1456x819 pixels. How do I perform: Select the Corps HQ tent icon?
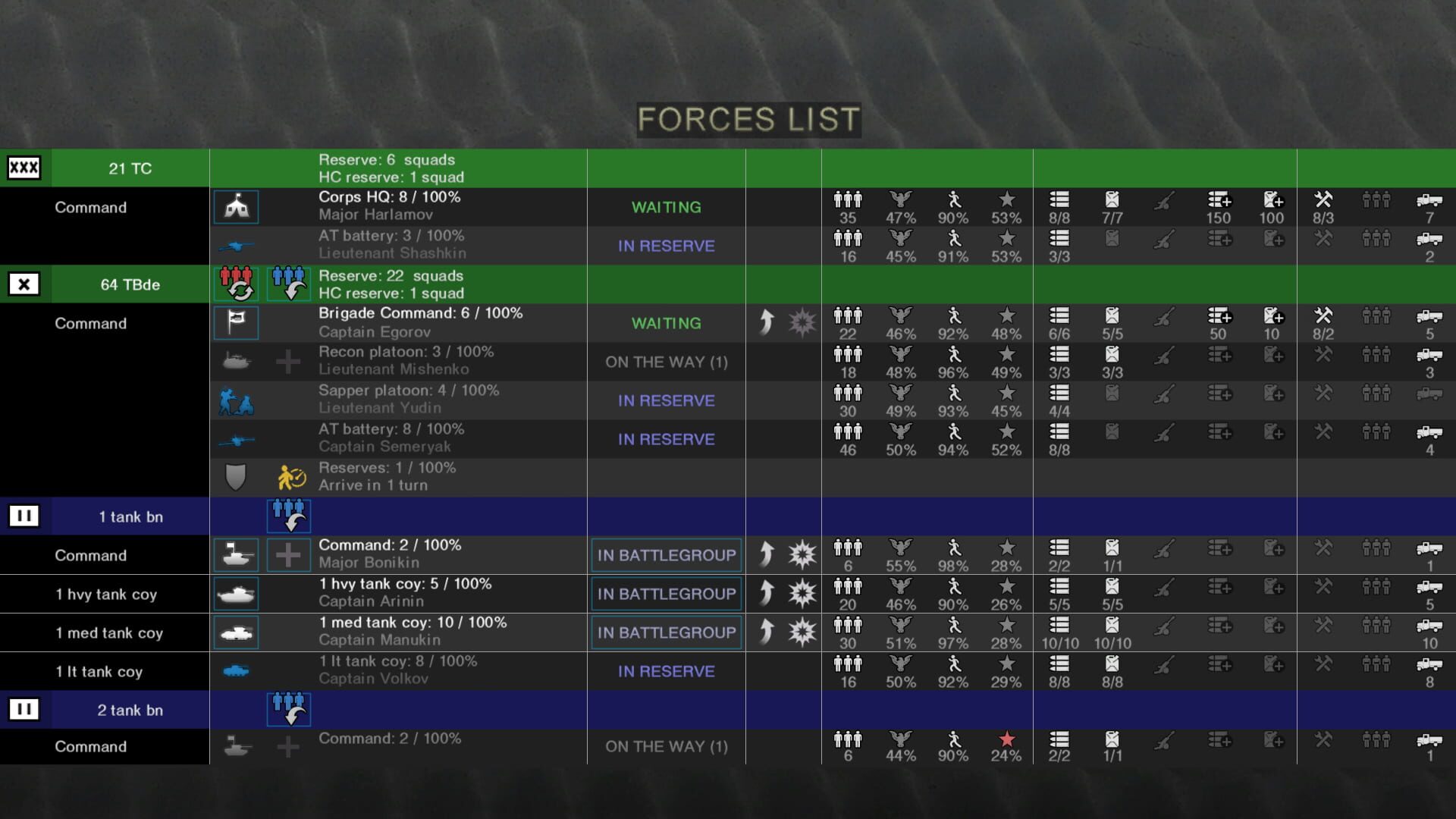(x=235, y=206)
